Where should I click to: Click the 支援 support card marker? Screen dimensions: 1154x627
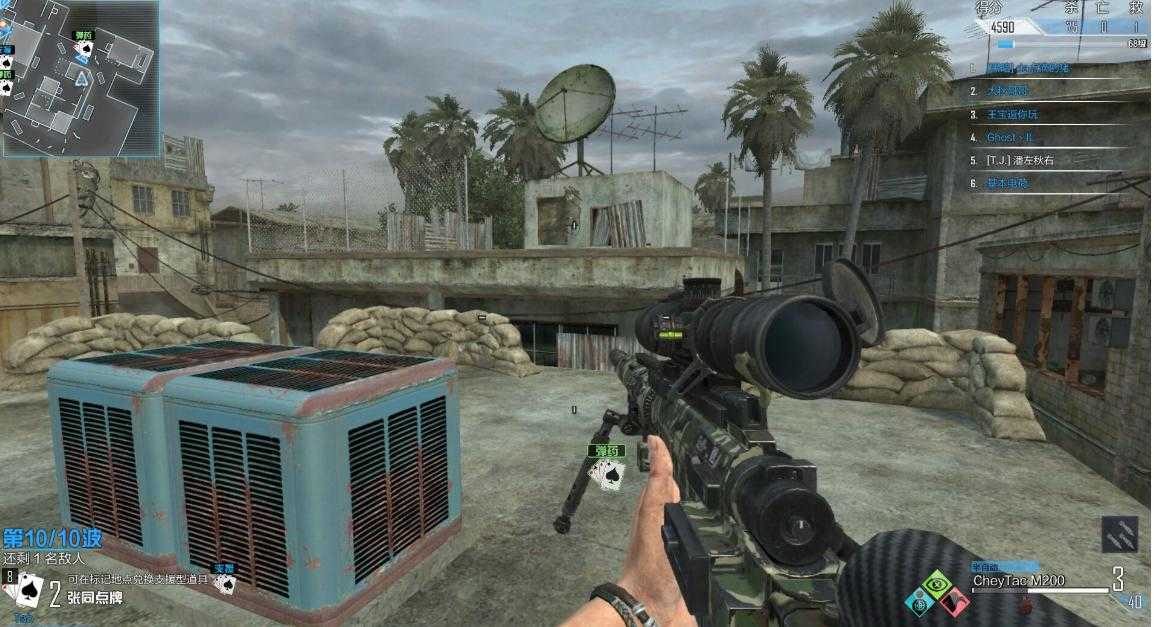point(224,578)
